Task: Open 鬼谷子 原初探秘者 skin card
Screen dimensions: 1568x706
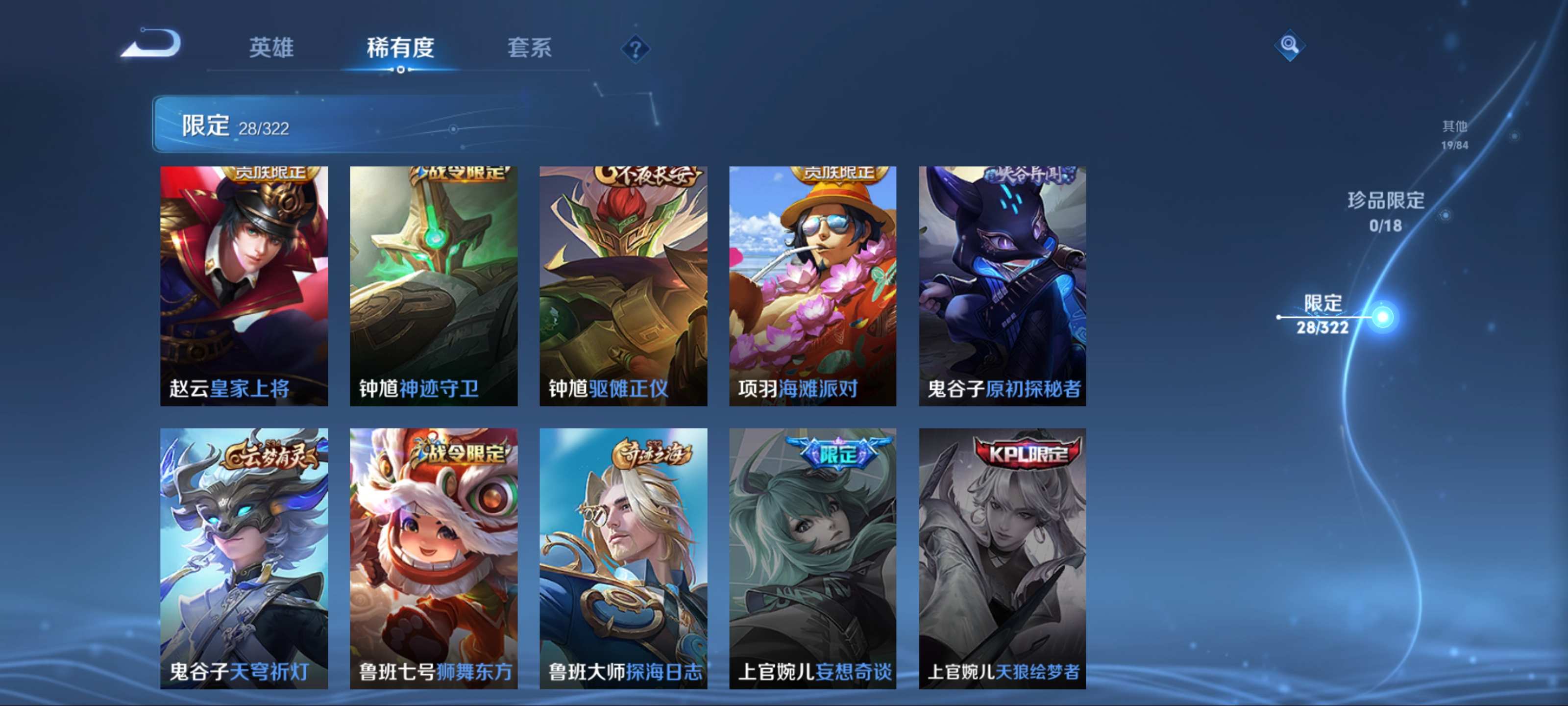Action: pyautogui.click(x=1002, y=286)
